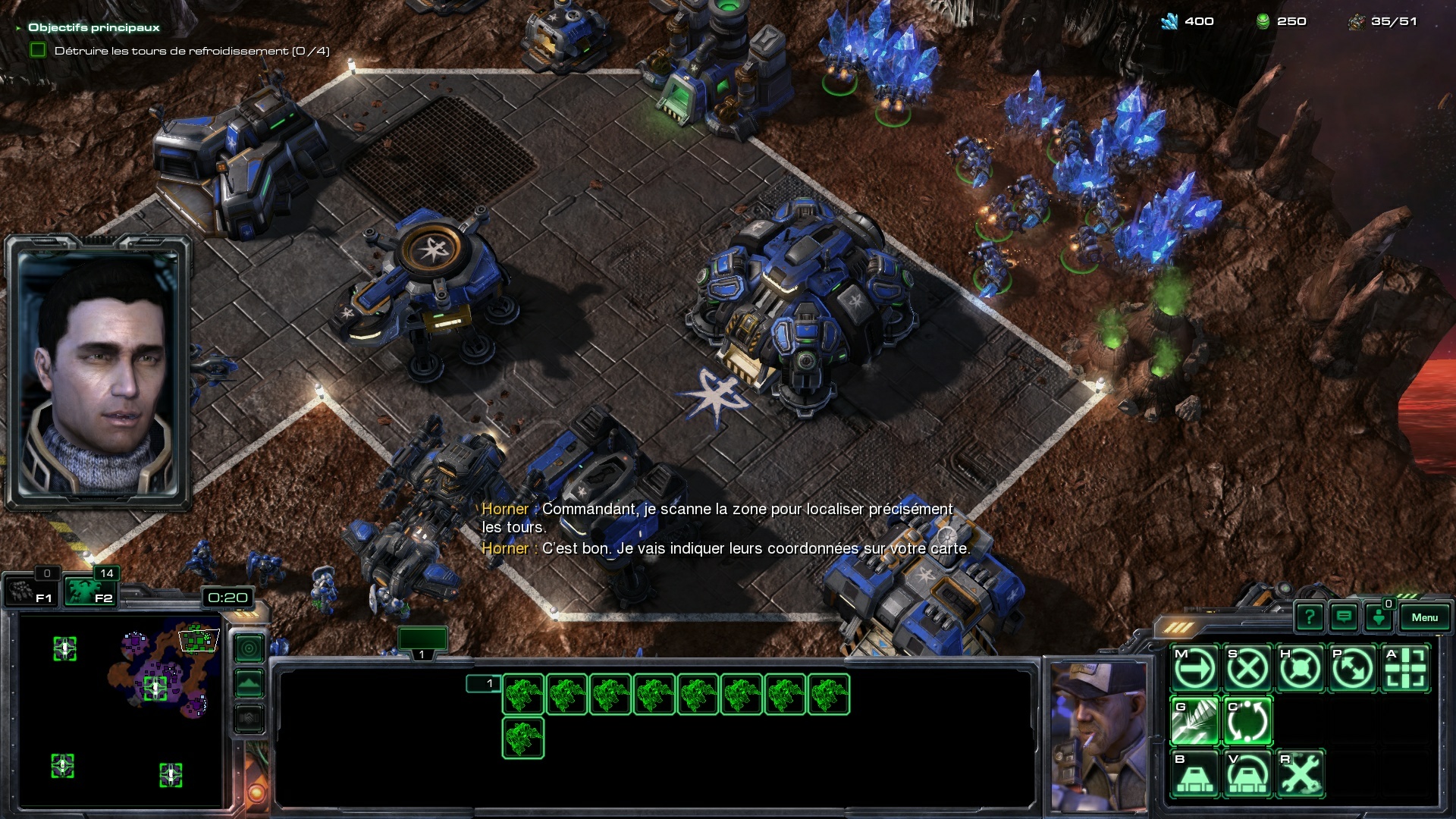Click the Return Cargo command
The image size is (1456, 819).
1247,721
